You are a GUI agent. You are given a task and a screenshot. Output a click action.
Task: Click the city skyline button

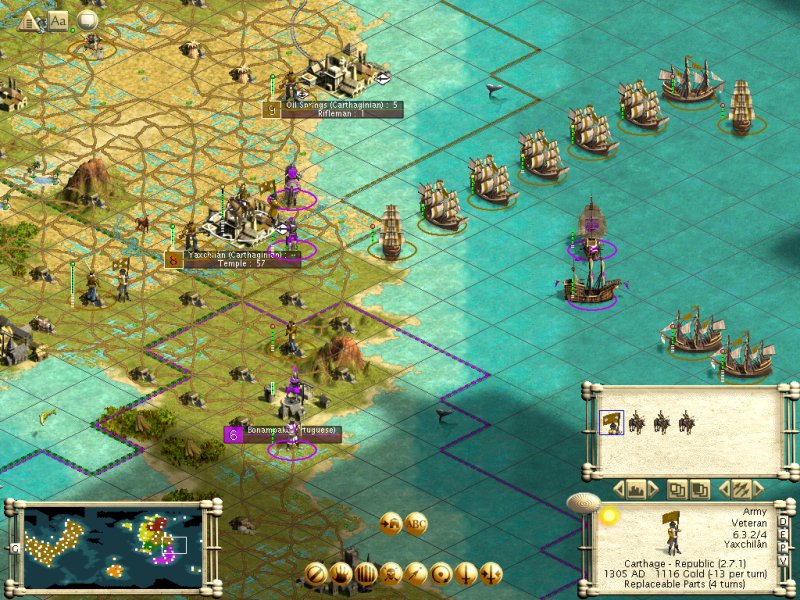(634, 490)
